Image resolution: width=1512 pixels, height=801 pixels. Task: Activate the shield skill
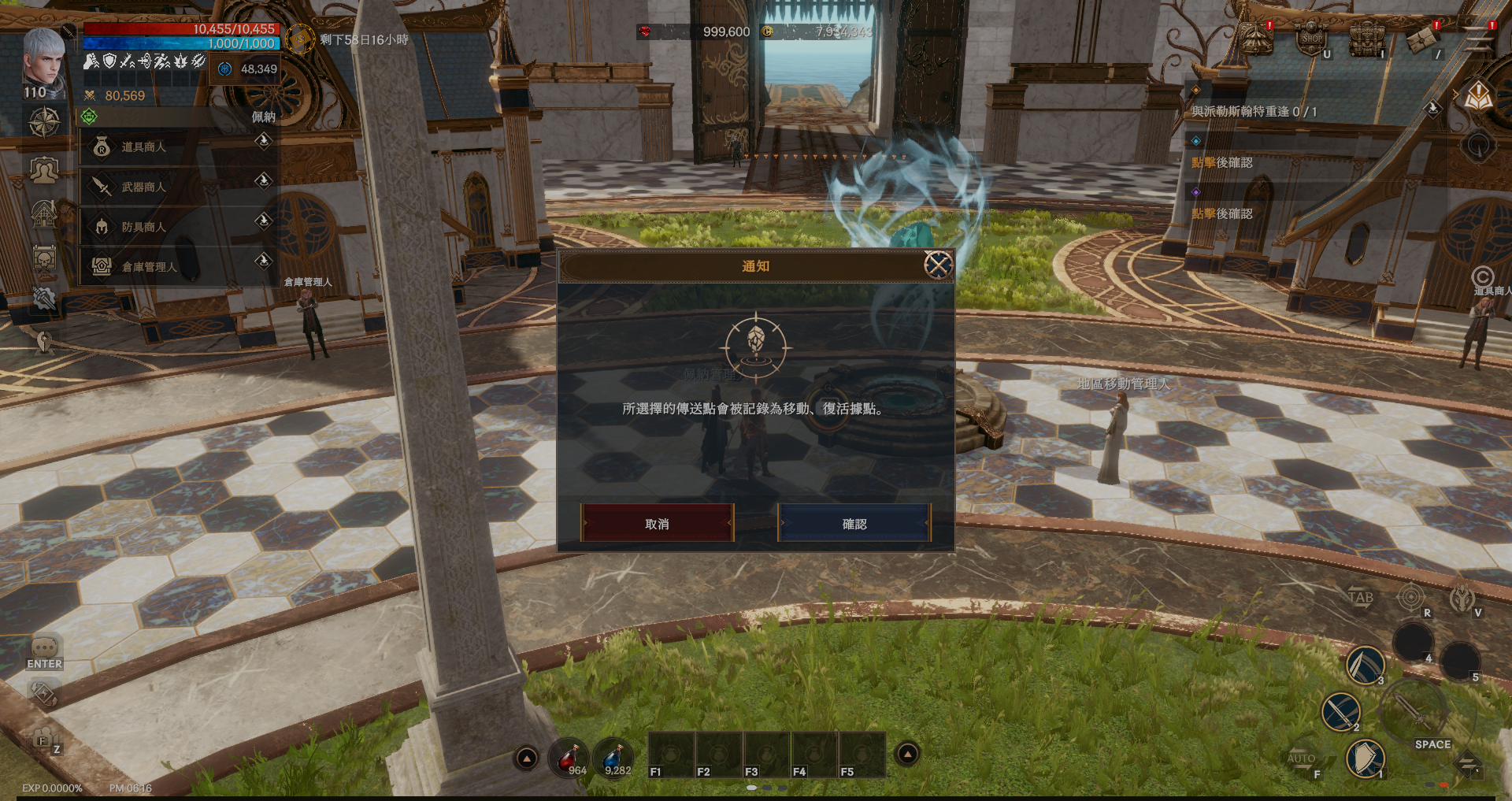1365,758
